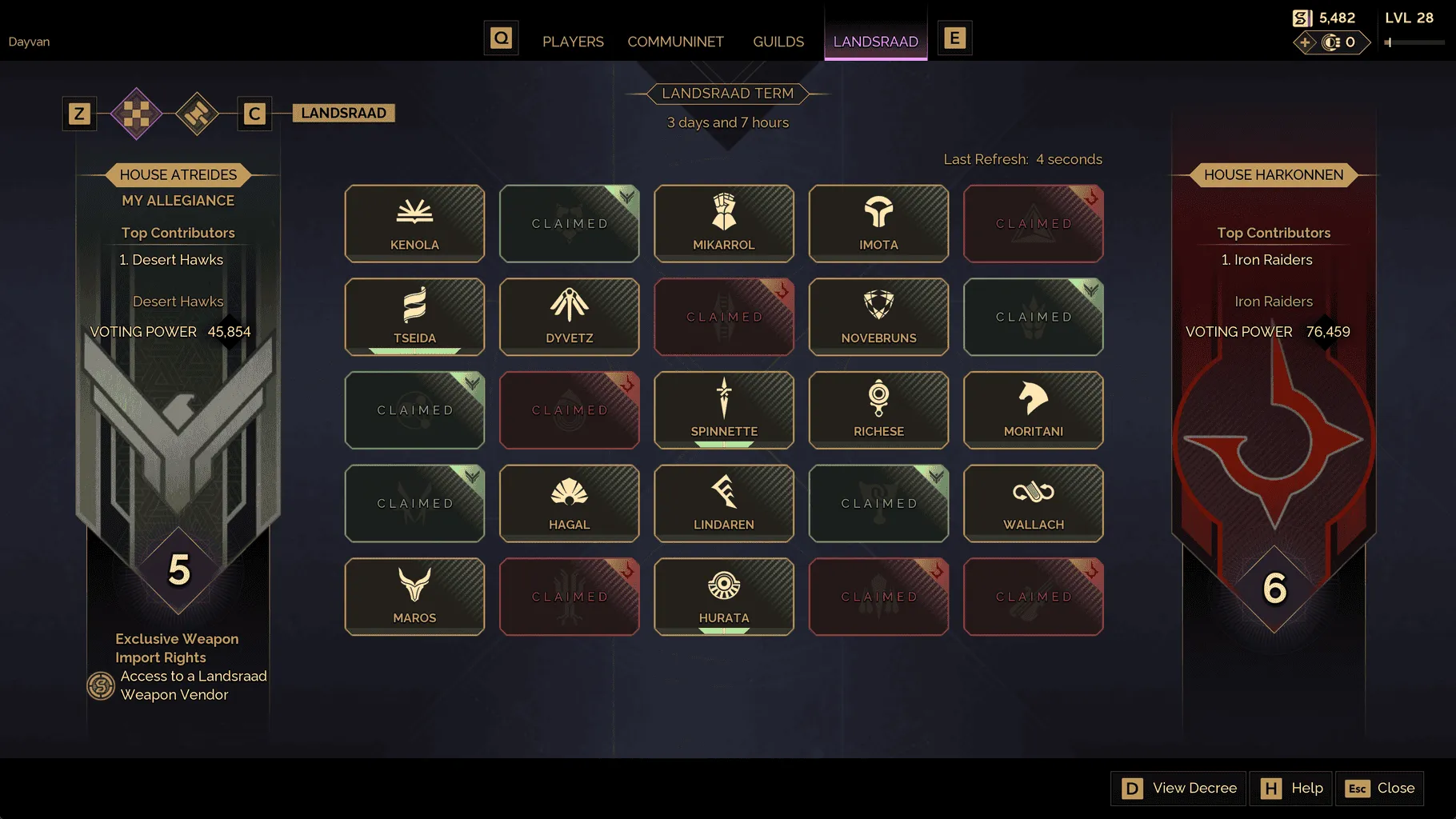Select the Kenola house tile
The height and width of the screenshot is (819, 1456).
[x=414, y=224]
